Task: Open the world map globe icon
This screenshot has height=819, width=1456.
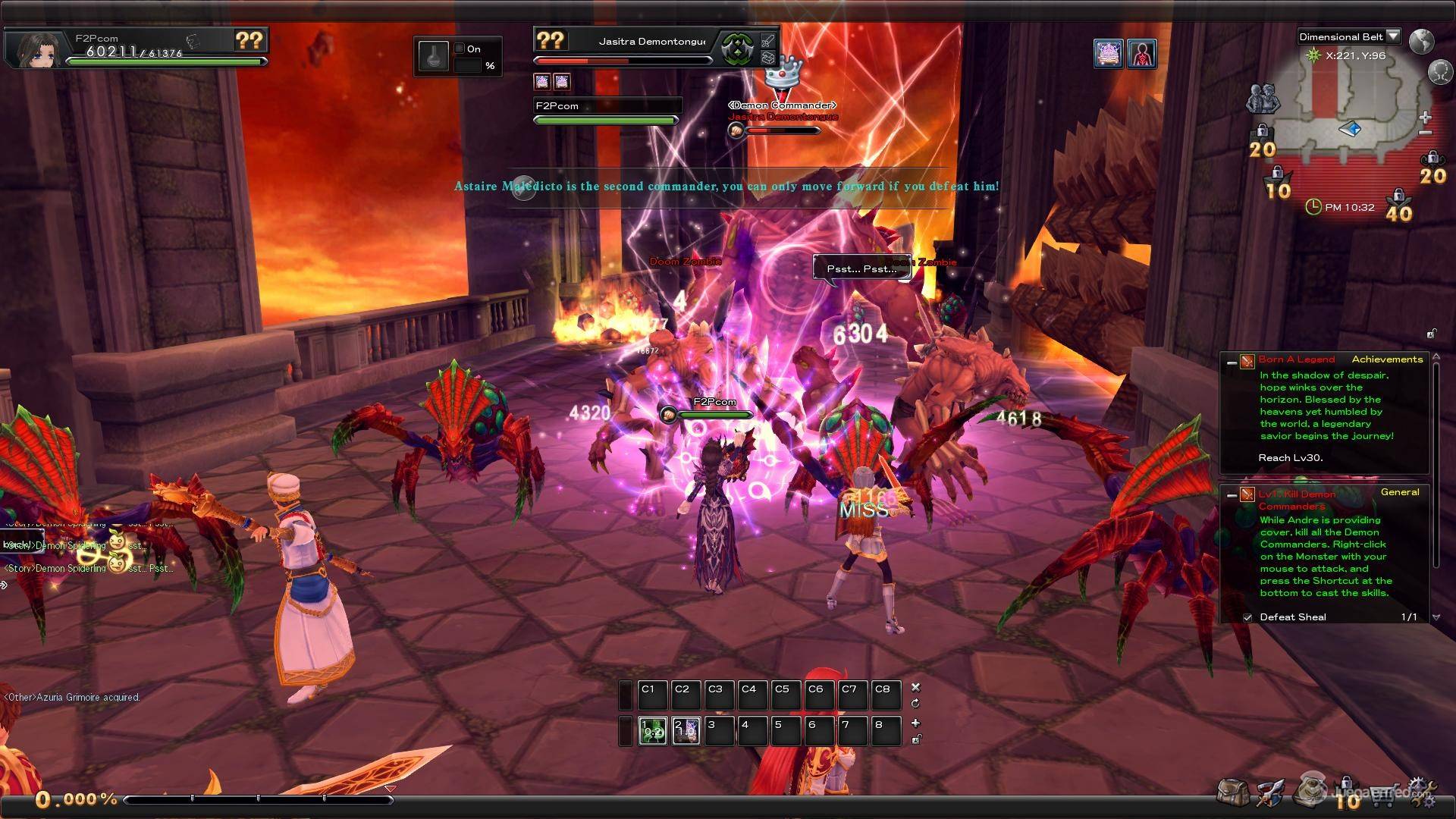Action: (1422, 40)
